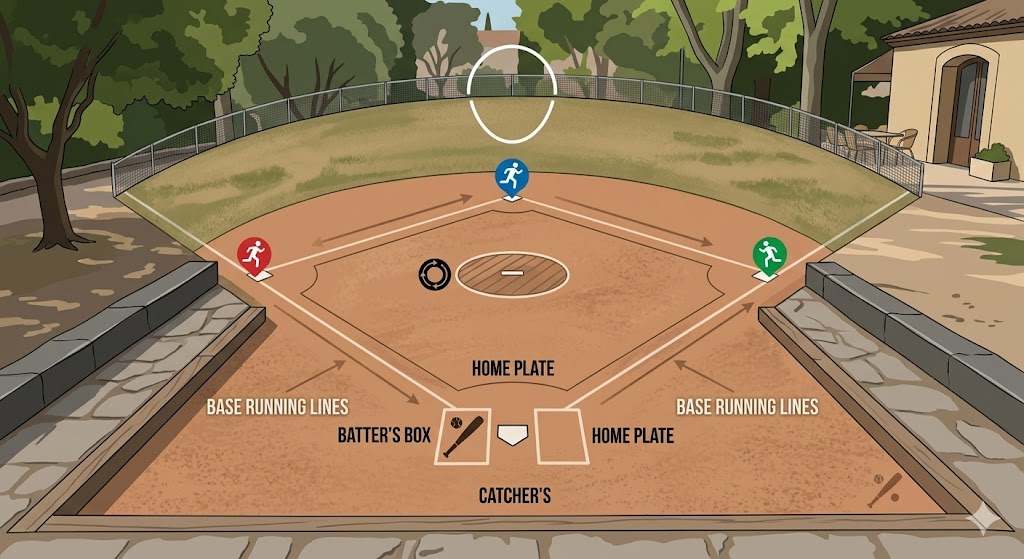Select the blue runner marker
Viewport: 1024px width, 559px height.
511,176
